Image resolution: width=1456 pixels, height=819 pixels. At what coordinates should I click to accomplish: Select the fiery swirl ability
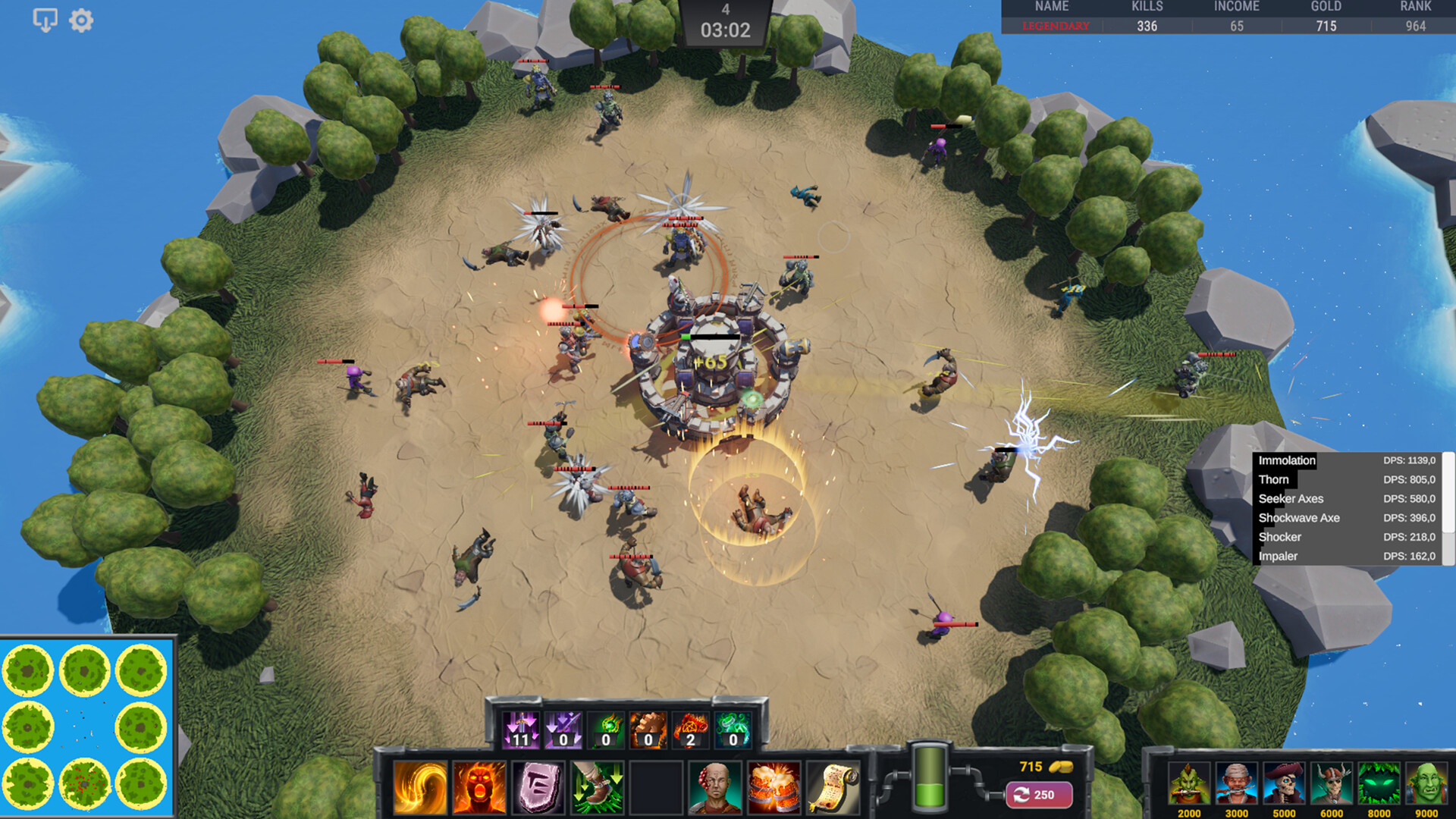[420, 788]
